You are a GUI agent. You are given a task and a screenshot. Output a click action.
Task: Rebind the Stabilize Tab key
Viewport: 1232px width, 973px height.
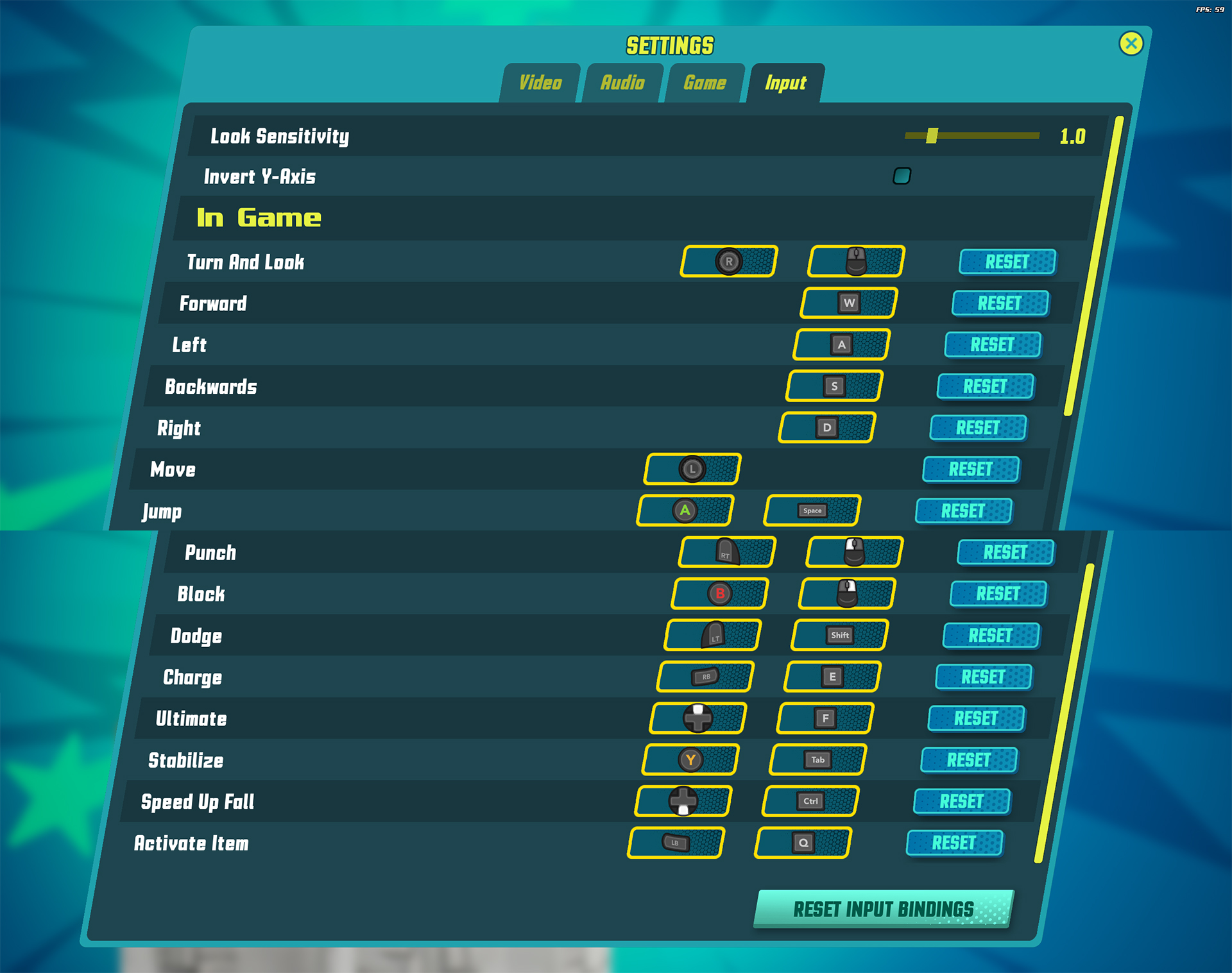coord(818,760)
